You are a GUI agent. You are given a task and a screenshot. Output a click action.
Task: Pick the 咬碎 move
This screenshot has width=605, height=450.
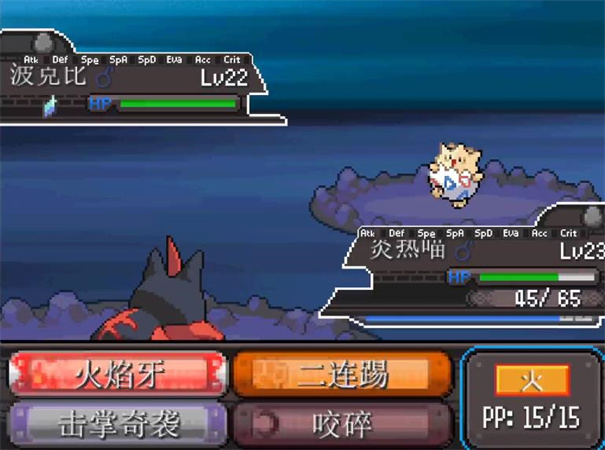pyautogui.click(x=342, y=423)
